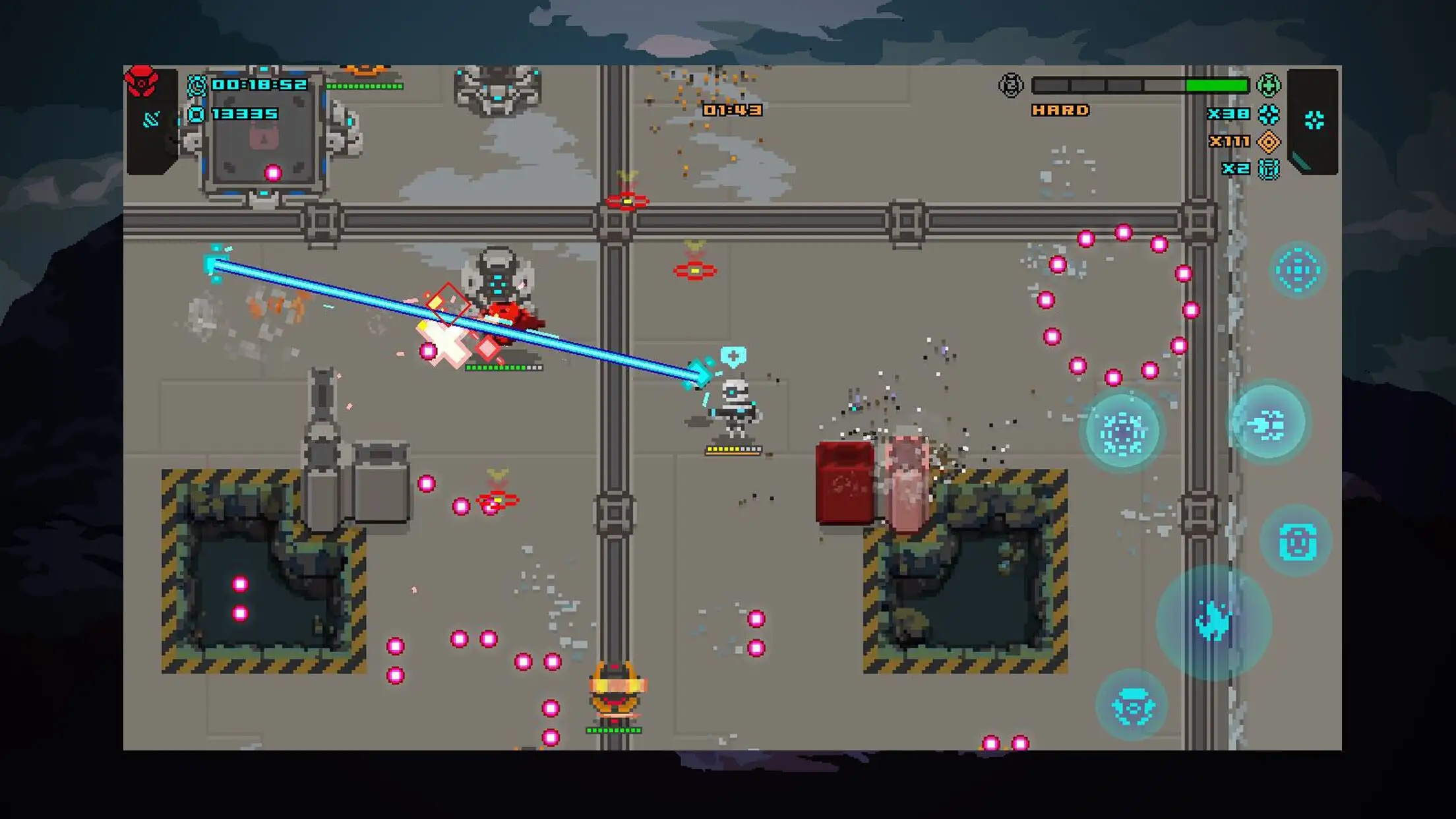Tap the green health medkit icon
This screenshot has height=819, width=1456.
tap(1268, 85)
